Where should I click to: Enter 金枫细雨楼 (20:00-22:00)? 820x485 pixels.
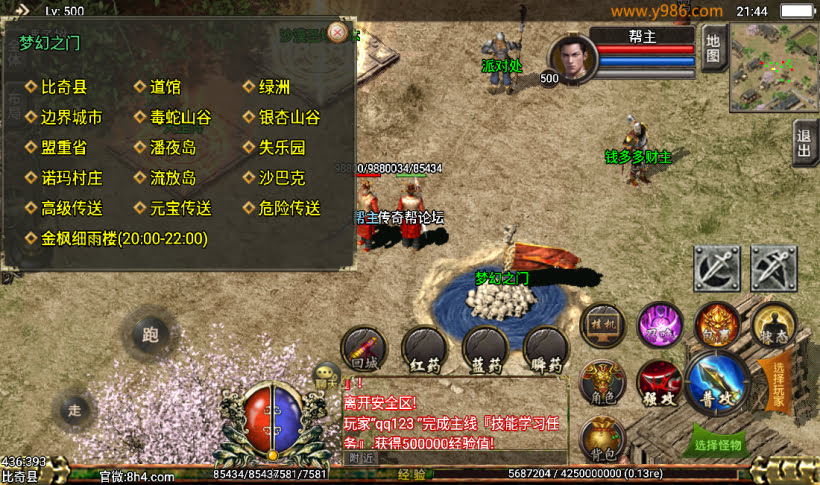point(123,239)
